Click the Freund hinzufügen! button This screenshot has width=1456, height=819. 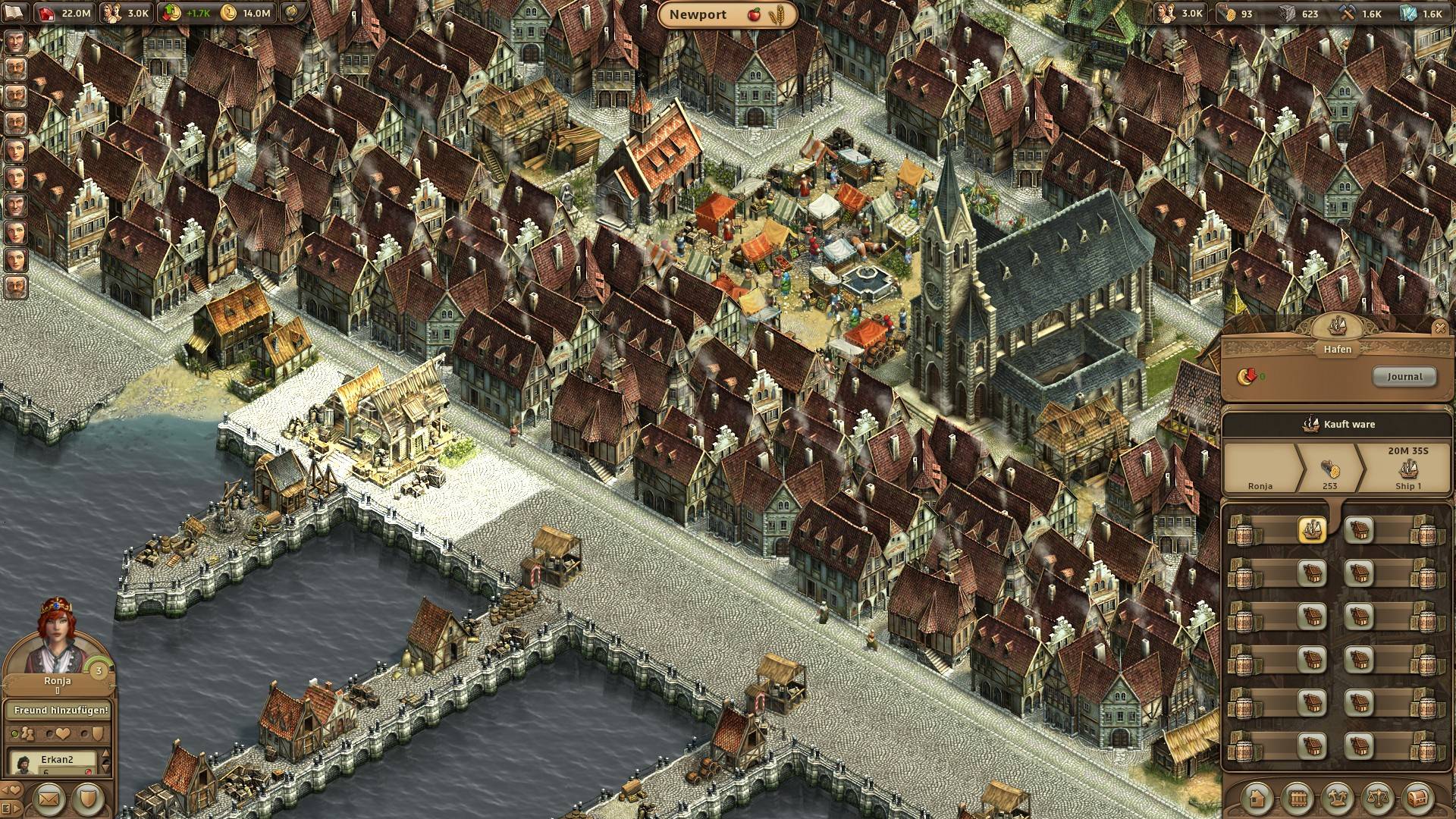click(x=58, y=711)
